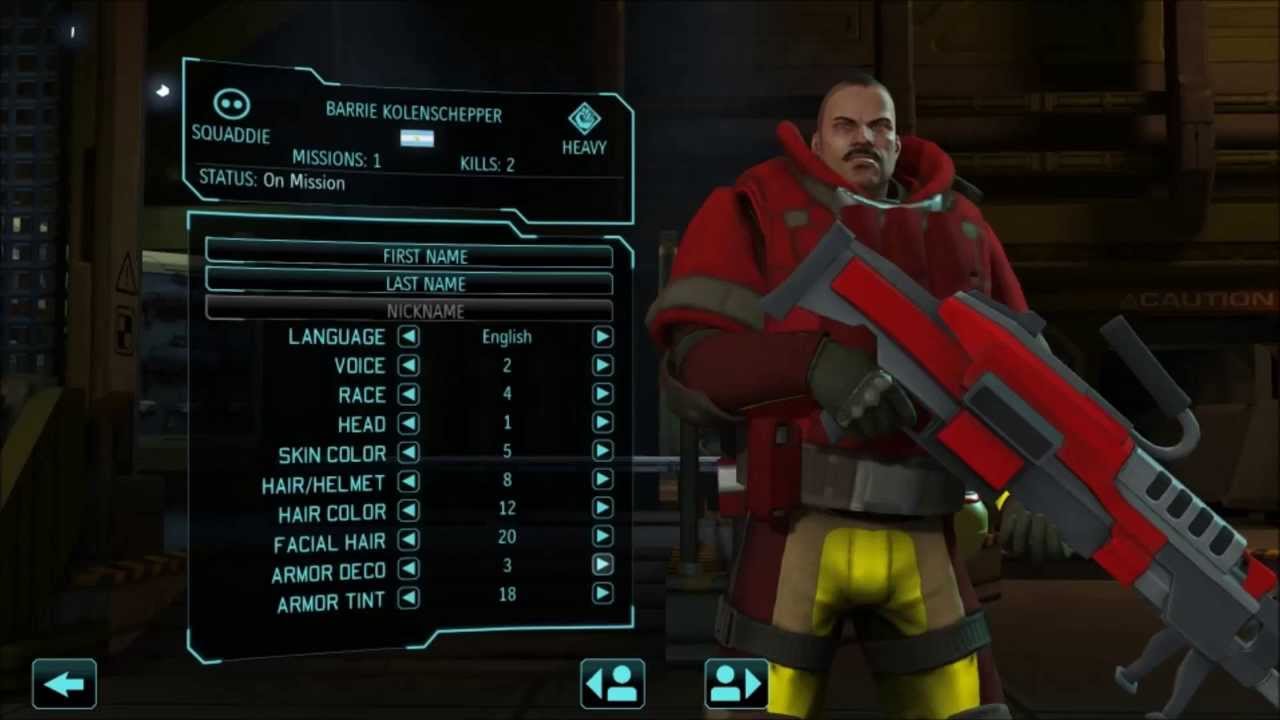Pick the next Facial Hair style
The image size is (1280, 720).
(602, 538)
